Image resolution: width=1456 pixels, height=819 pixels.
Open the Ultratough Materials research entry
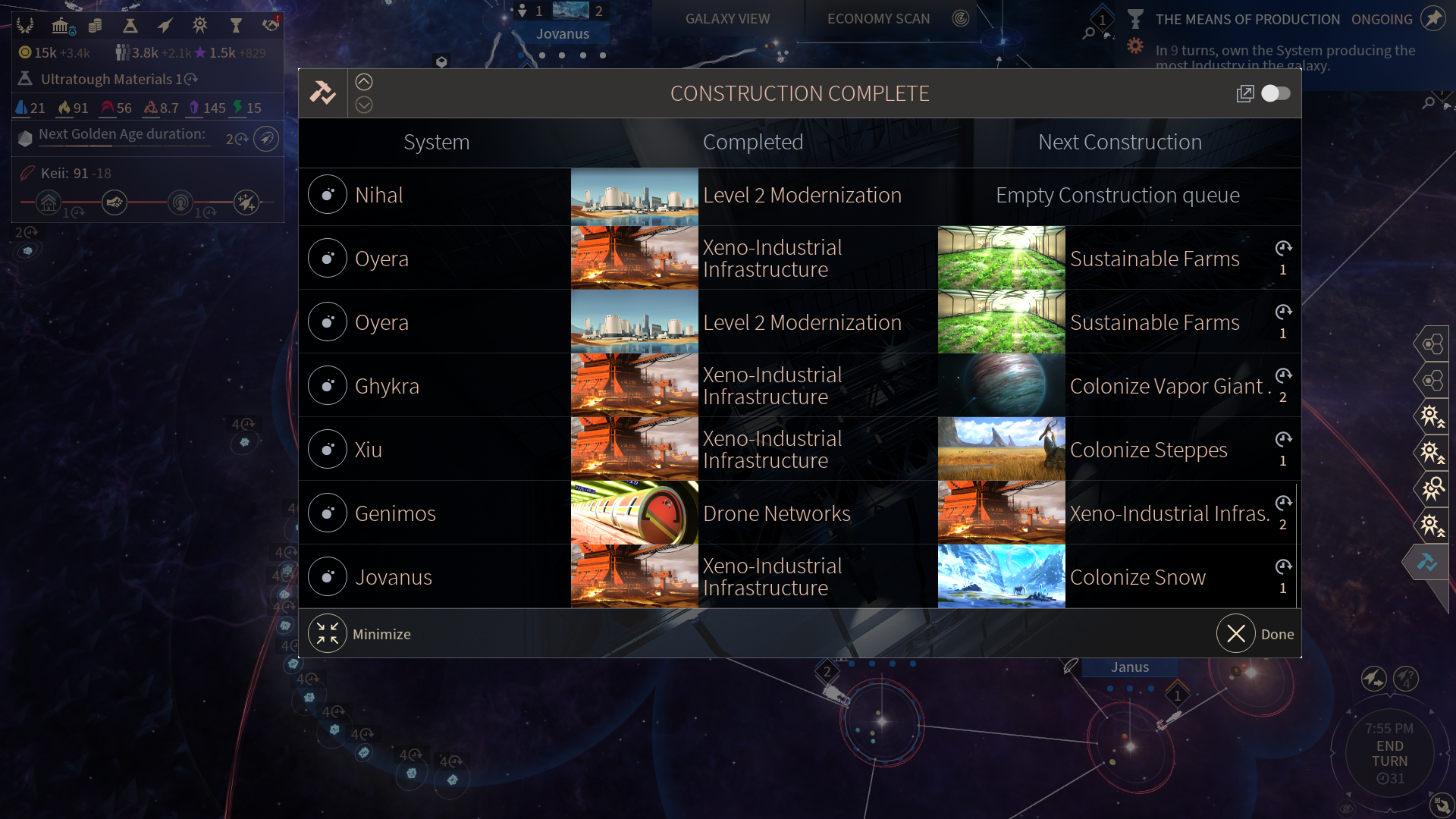coord(108,79)
